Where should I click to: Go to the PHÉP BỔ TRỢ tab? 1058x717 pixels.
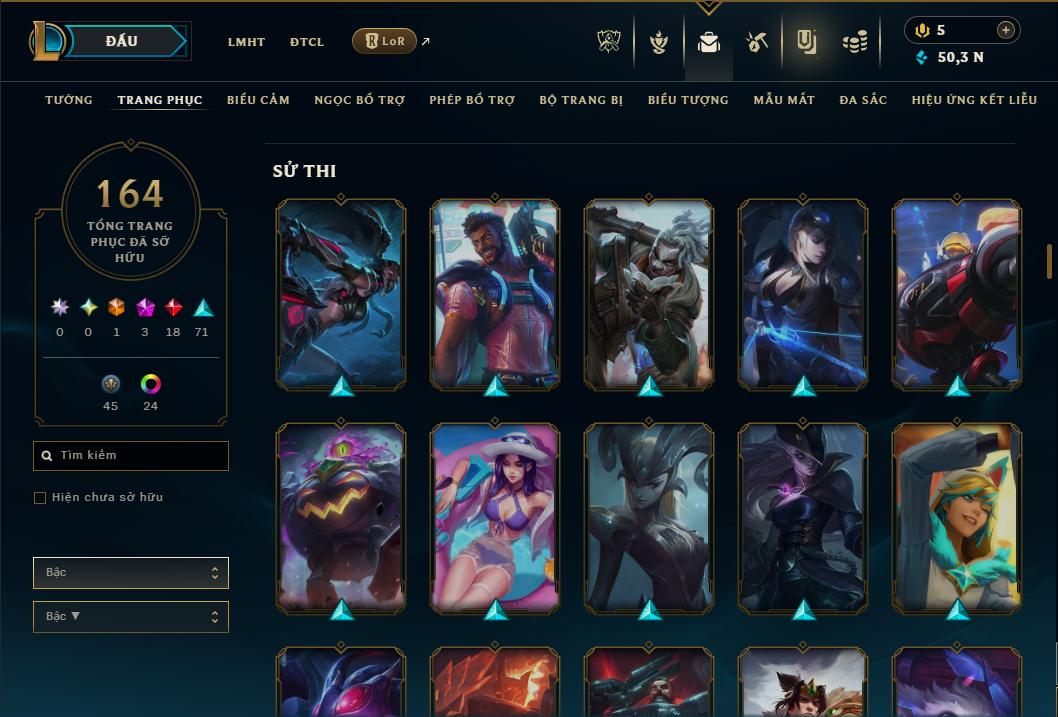coord(472,100)
